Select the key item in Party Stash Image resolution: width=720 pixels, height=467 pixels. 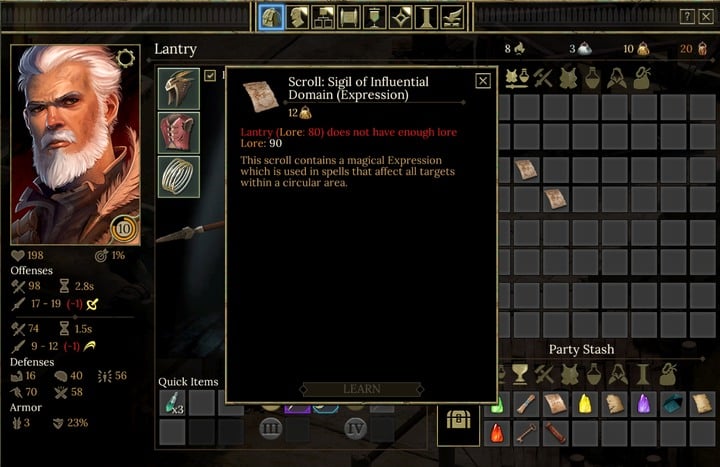[527, 433]
